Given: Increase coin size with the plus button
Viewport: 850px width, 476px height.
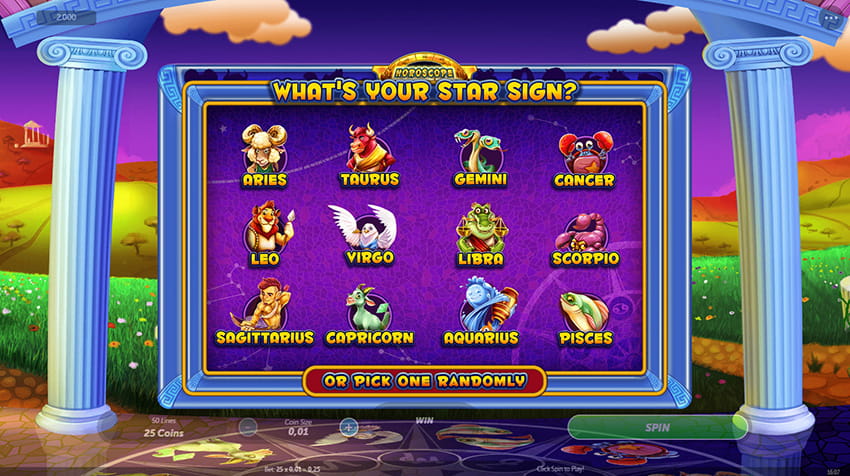Looking at the screenshot, I should pyautogui.click(x=348, y=427).
